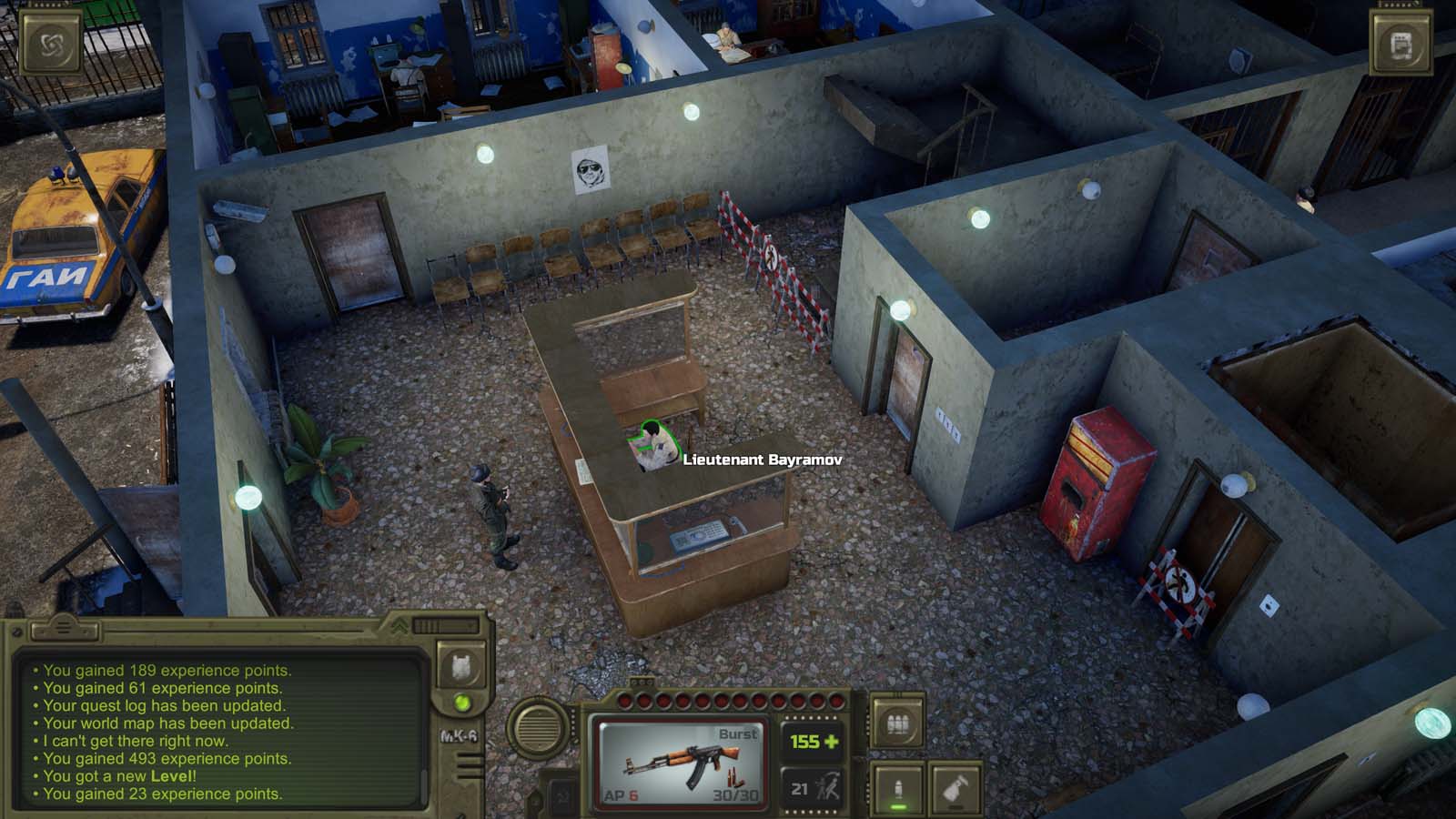This screenshot has width=1456, height=819.
Task: Open the log panel's three-line grip handle
Action: click(x=64, y=628)
